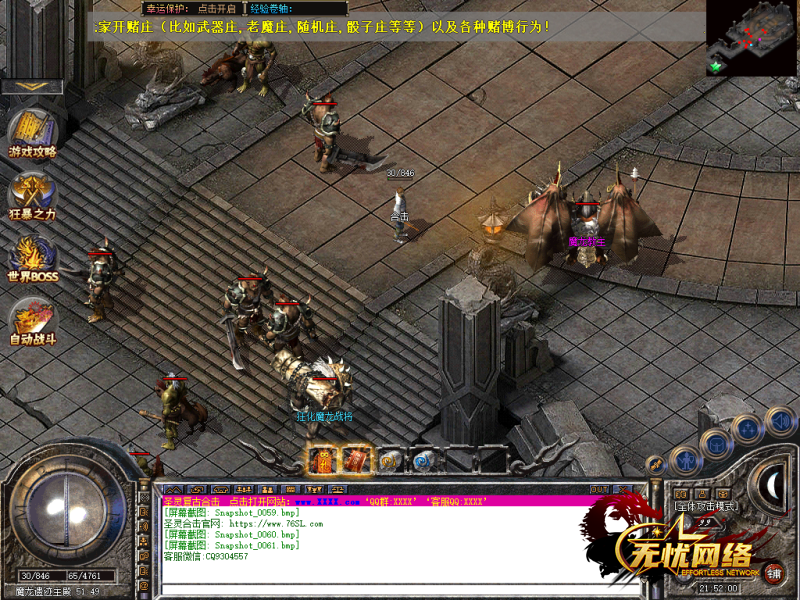Collapse the left menu with the gold arrow
Viewport: 800px width, 600px height.
31,87
